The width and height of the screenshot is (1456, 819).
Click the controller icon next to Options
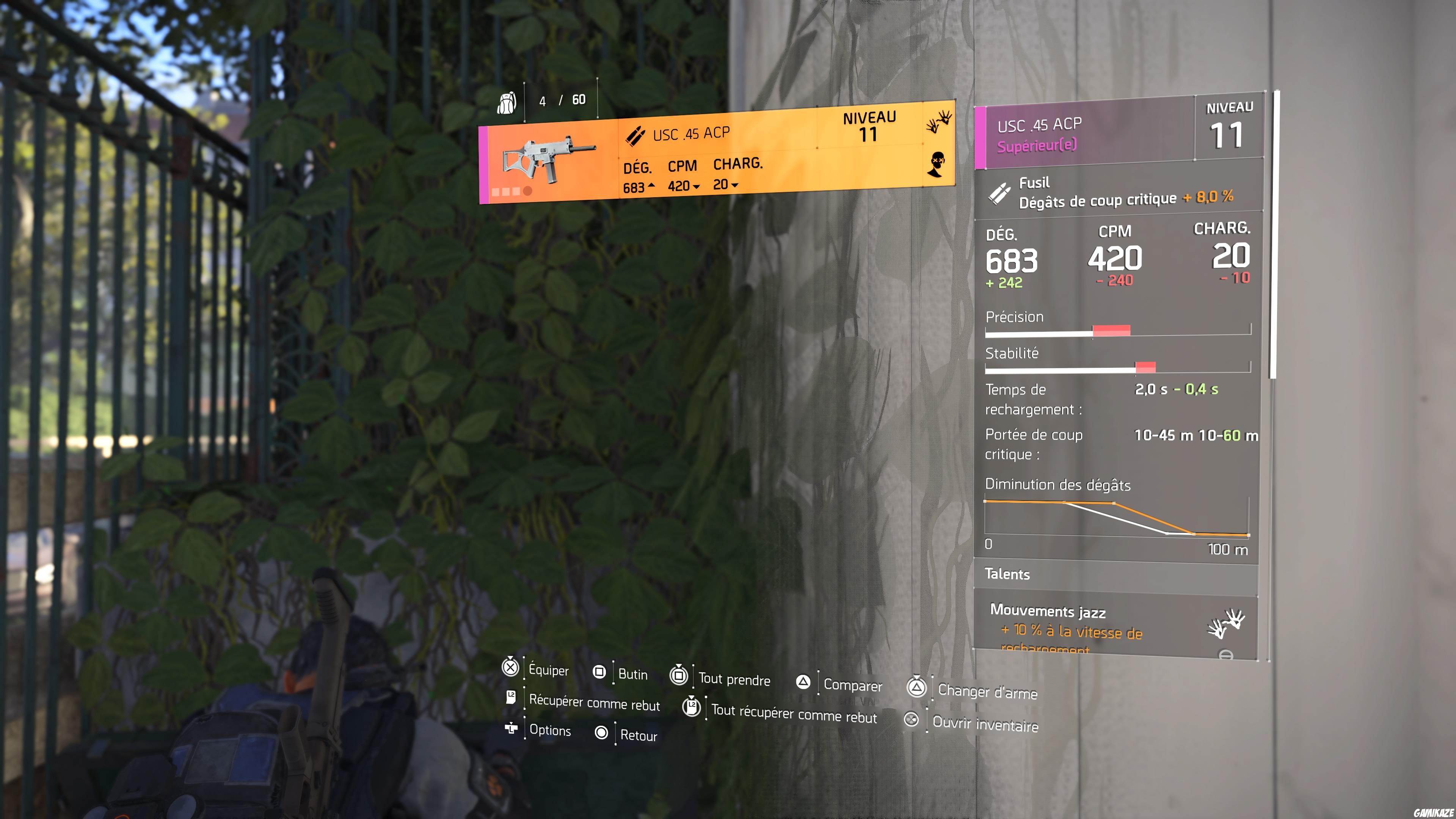pos(511,730)
